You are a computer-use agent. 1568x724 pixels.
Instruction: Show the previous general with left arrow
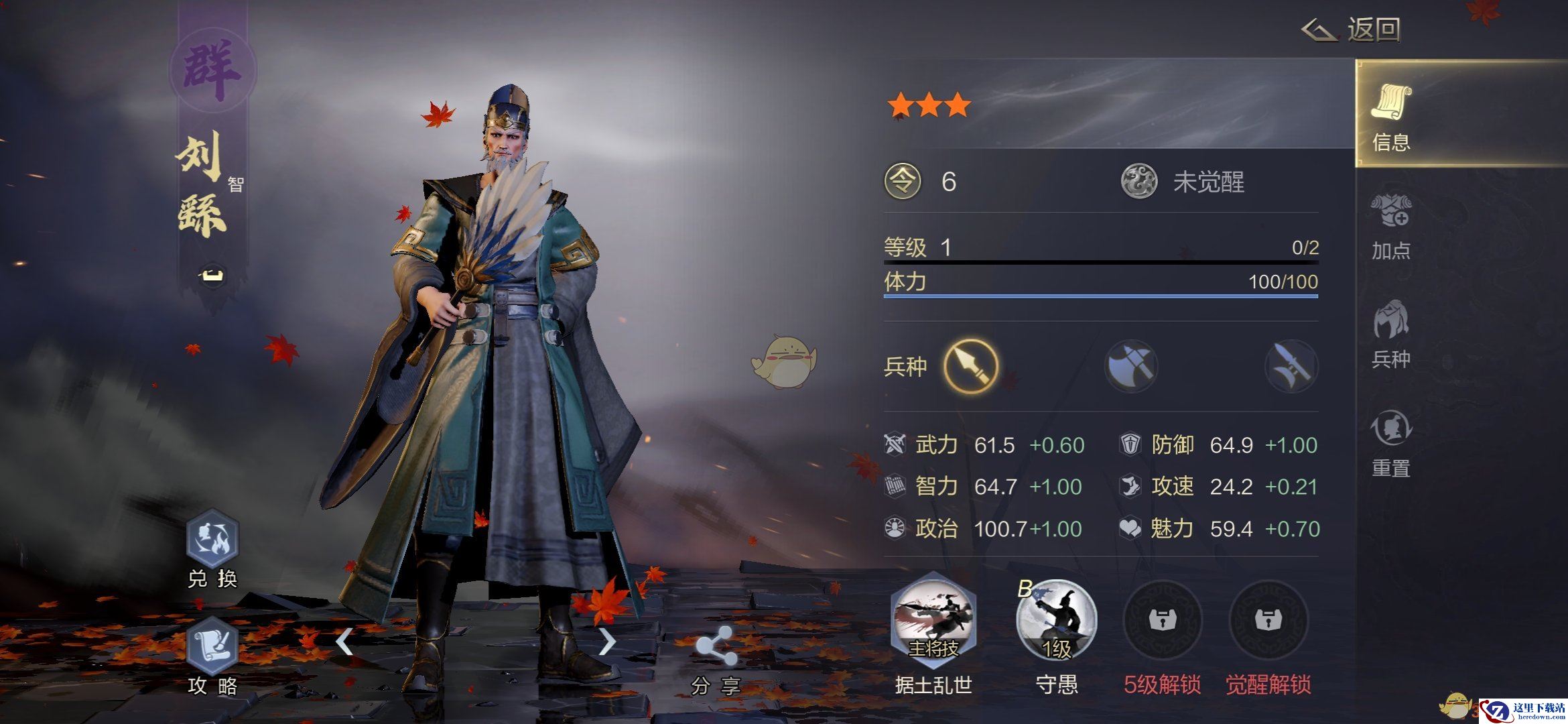[344, 642]
